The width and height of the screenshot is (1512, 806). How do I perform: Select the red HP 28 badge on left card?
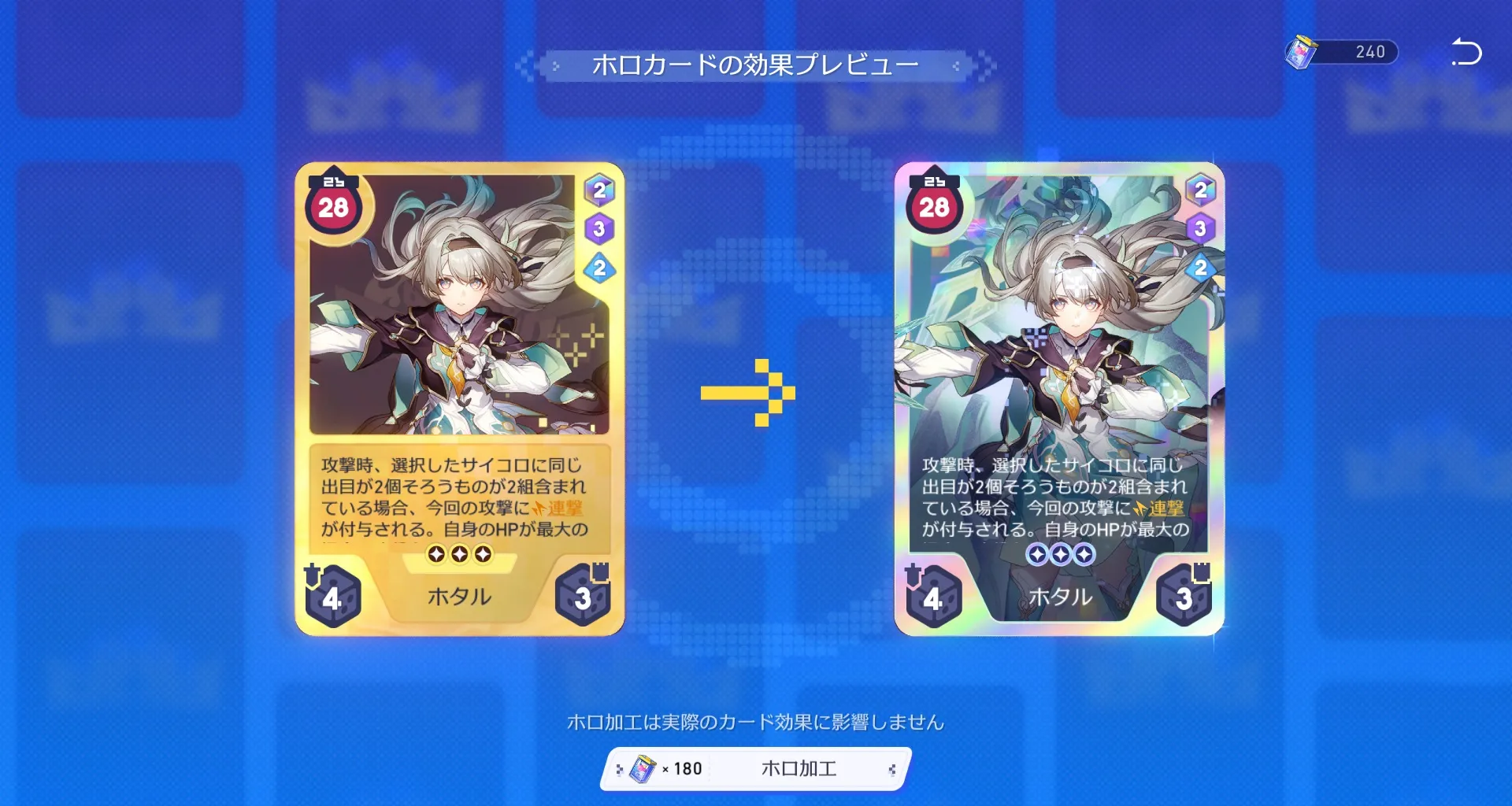click(334, 209)
